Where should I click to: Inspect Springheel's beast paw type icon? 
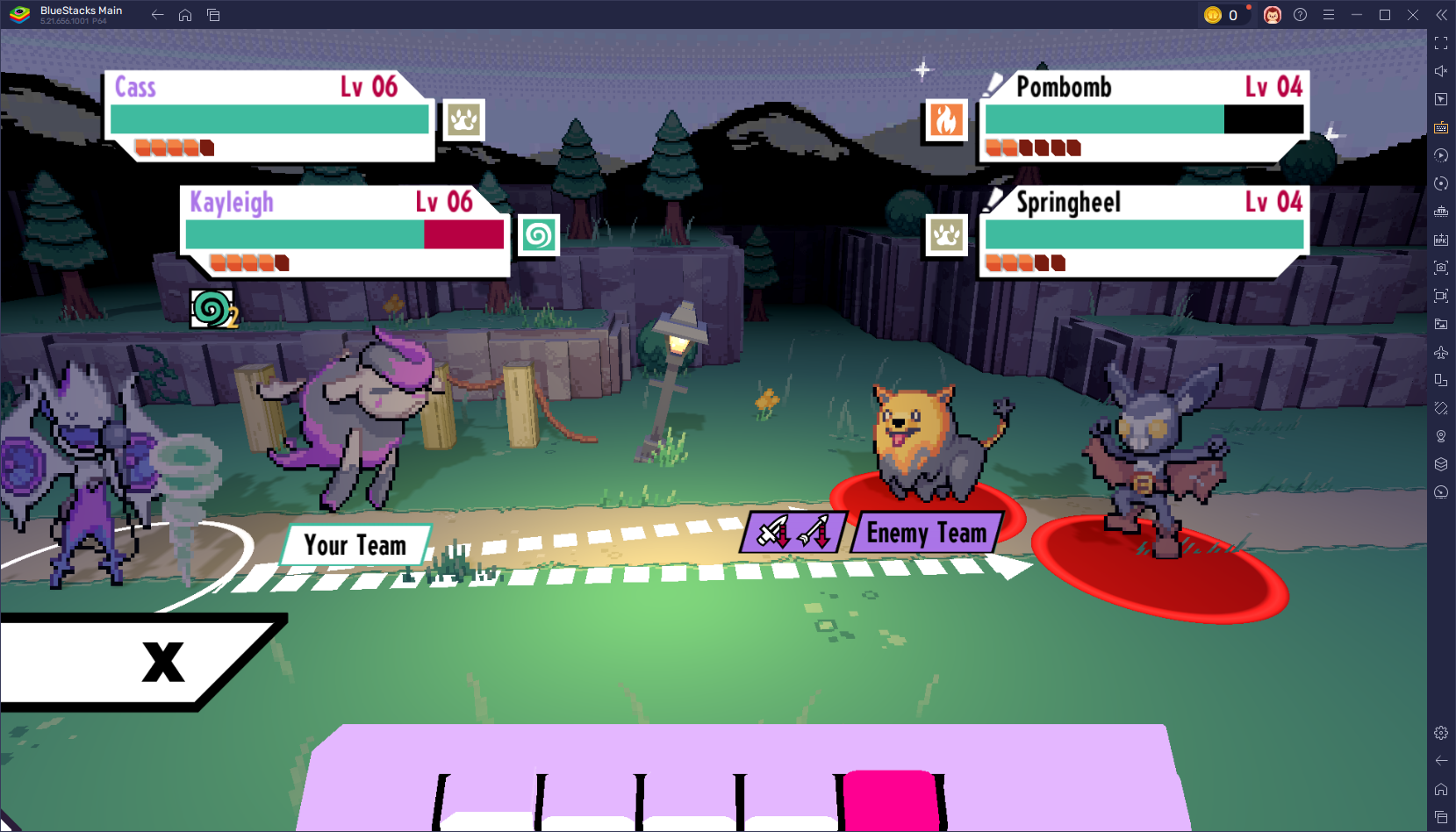pos(946,235)
